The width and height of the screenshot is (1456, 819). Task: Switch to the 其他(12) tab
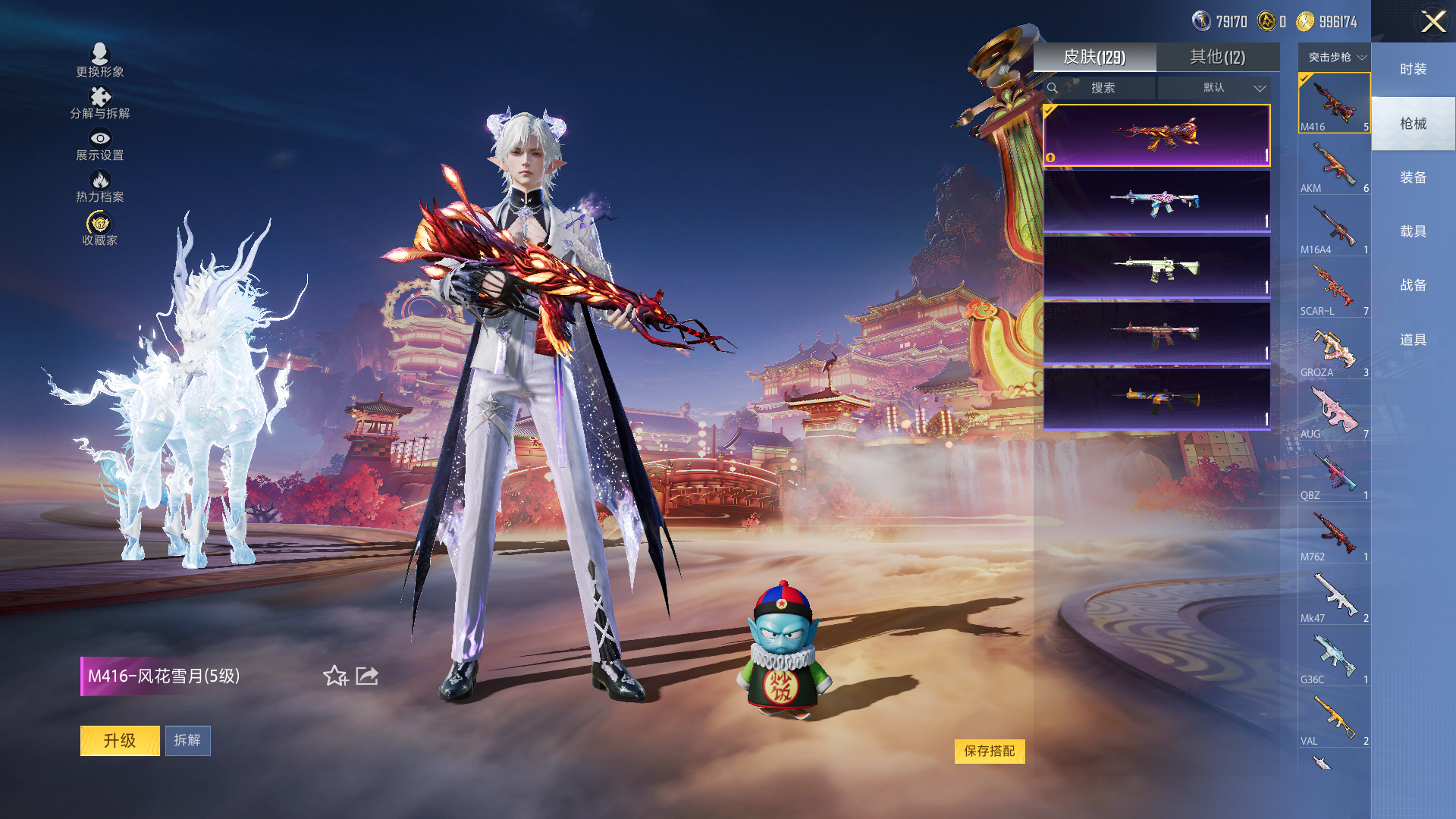[x=1217, y=57]
